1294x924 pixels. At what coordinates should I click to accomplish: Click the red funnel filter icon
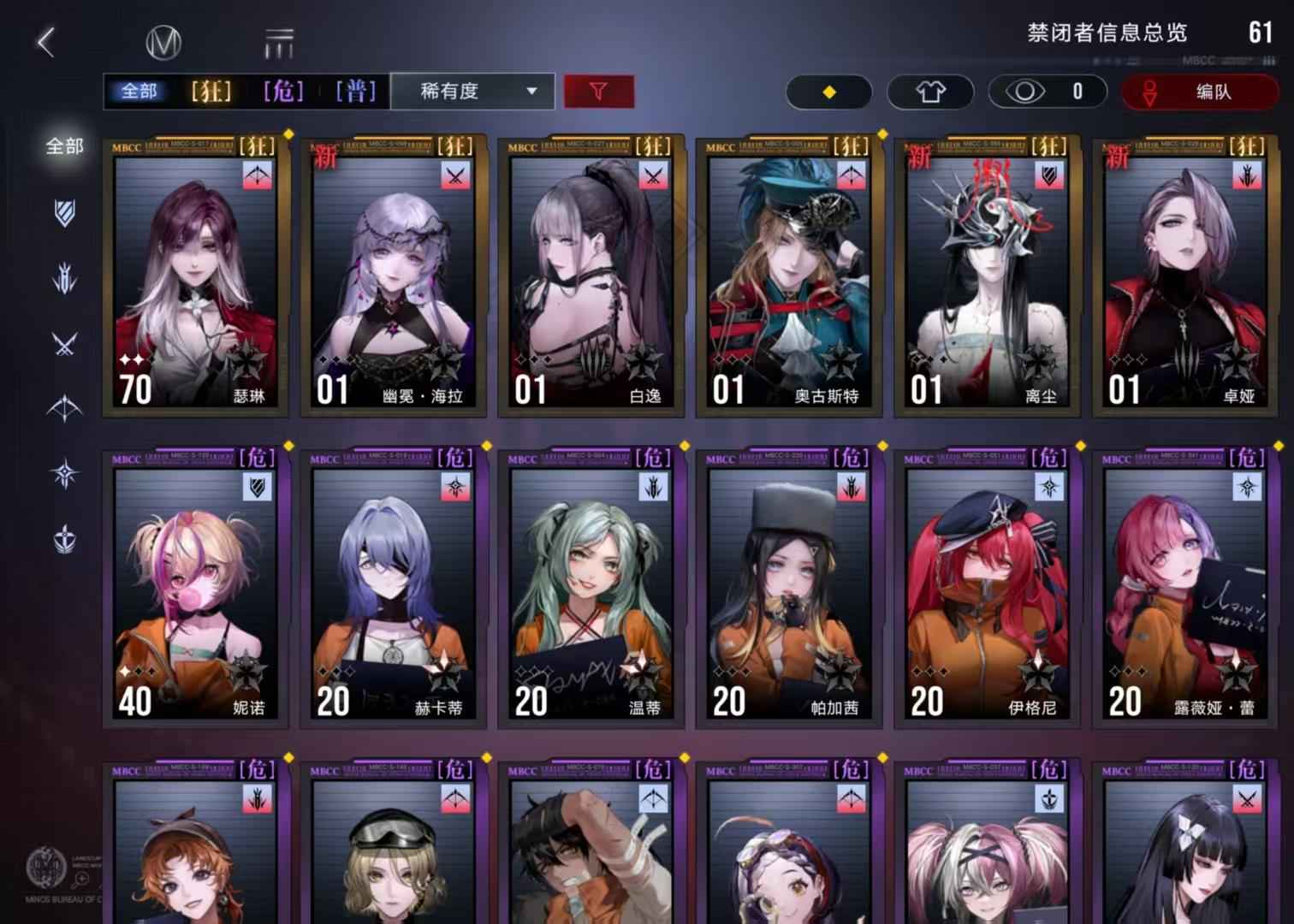coord(598,92)
